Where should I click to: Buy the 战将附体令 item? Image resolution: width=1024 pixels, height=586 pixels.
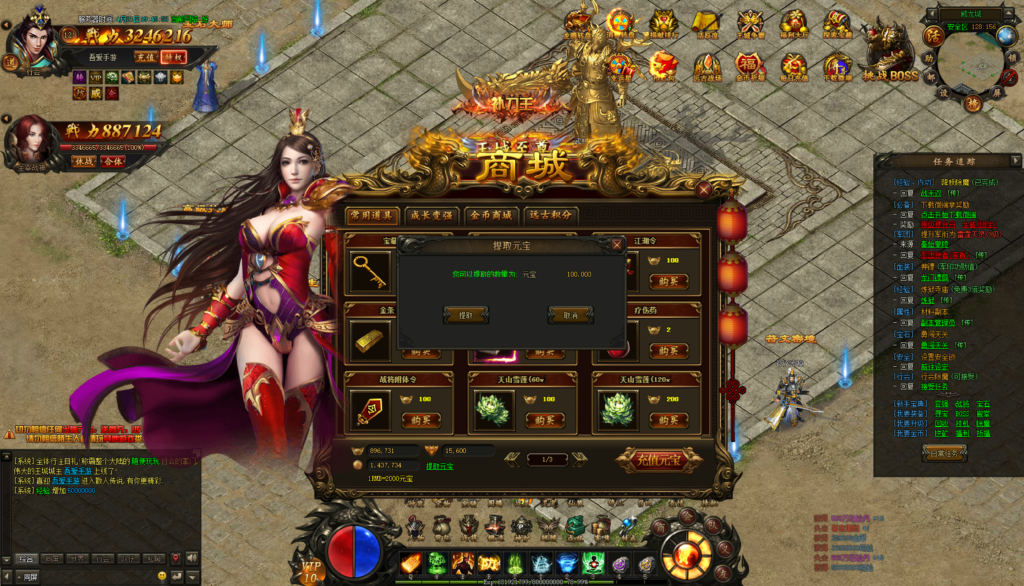point(421,421)
